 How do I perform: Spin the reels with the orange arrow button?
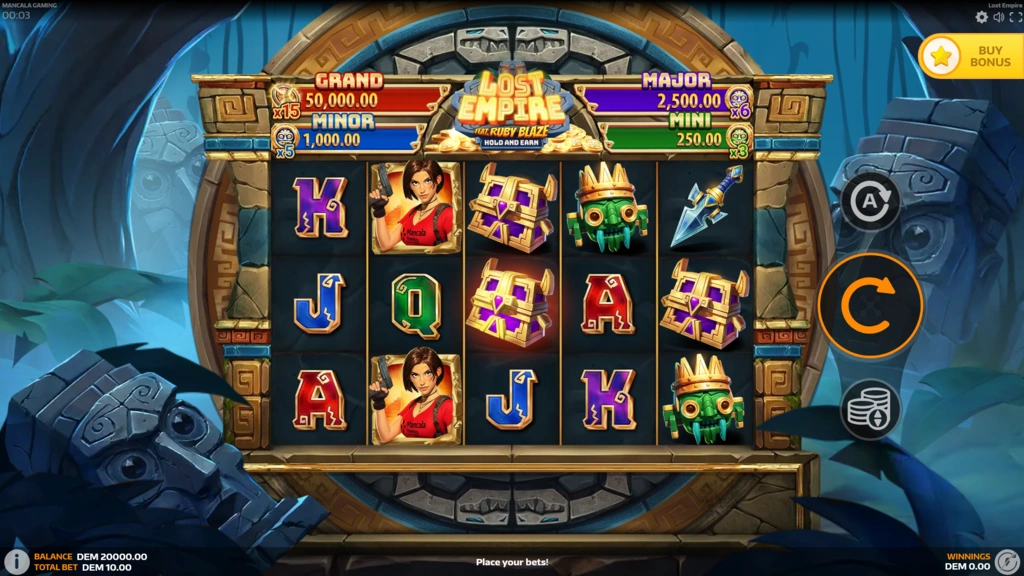coord(869,306)
